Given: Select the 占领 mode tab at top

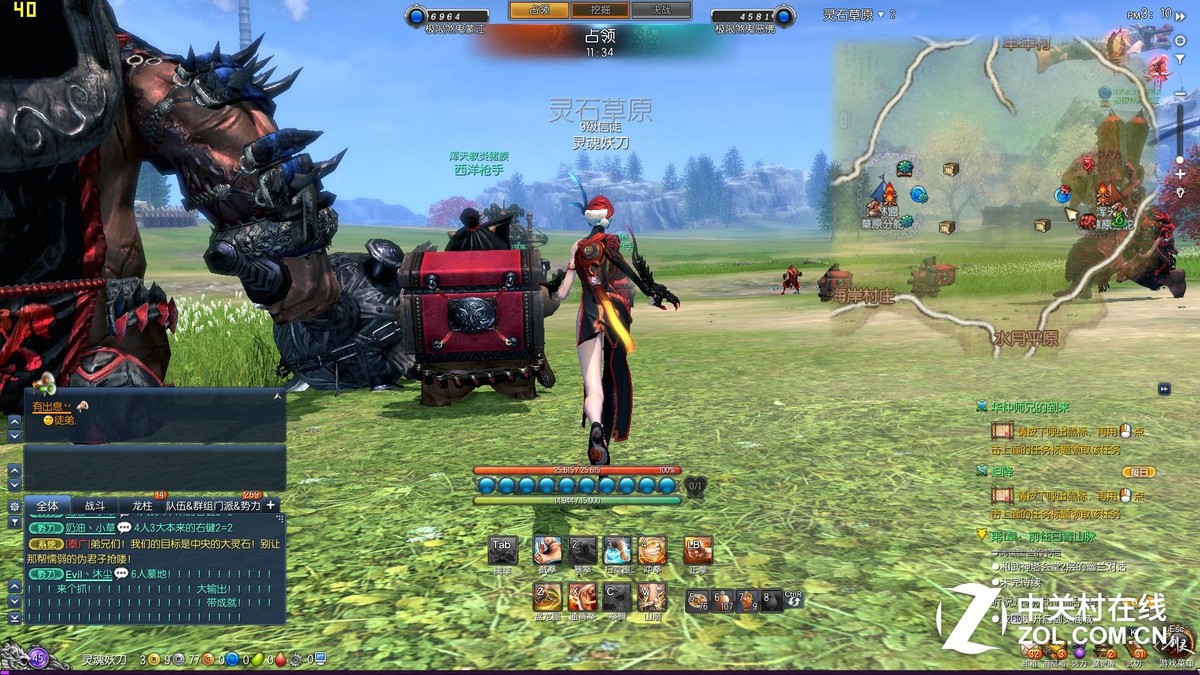Looking at the screenshot, I should click(x=539, y=10).
